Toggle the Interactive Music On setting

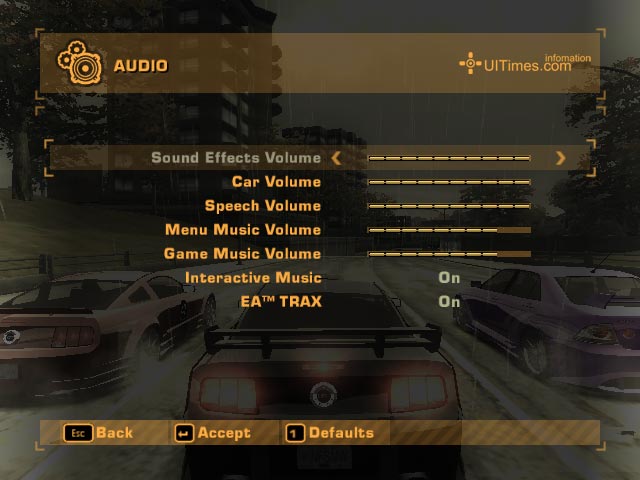coord(449,278)
